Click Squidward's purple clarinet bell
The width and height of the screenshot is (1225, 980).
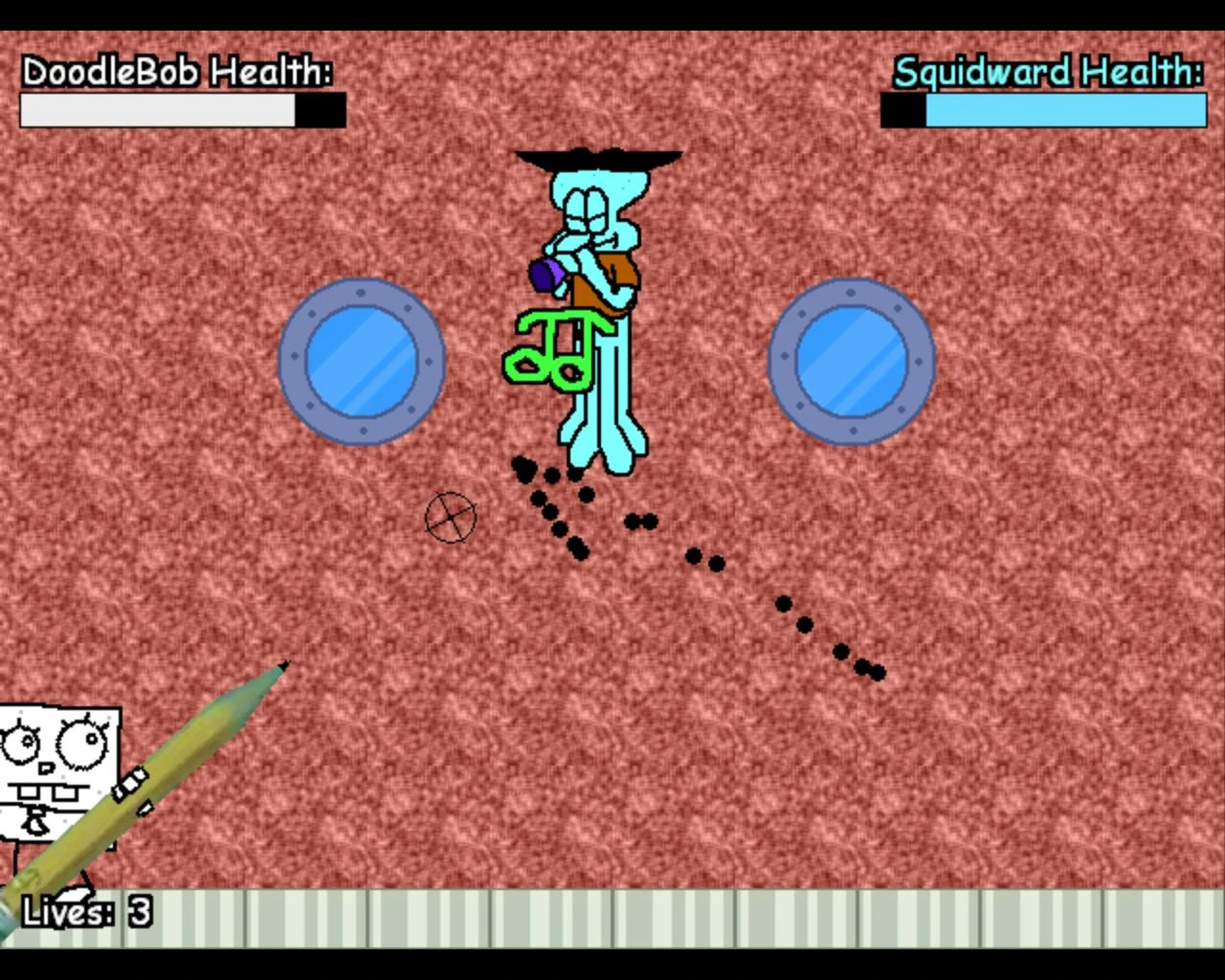point(546,276)
